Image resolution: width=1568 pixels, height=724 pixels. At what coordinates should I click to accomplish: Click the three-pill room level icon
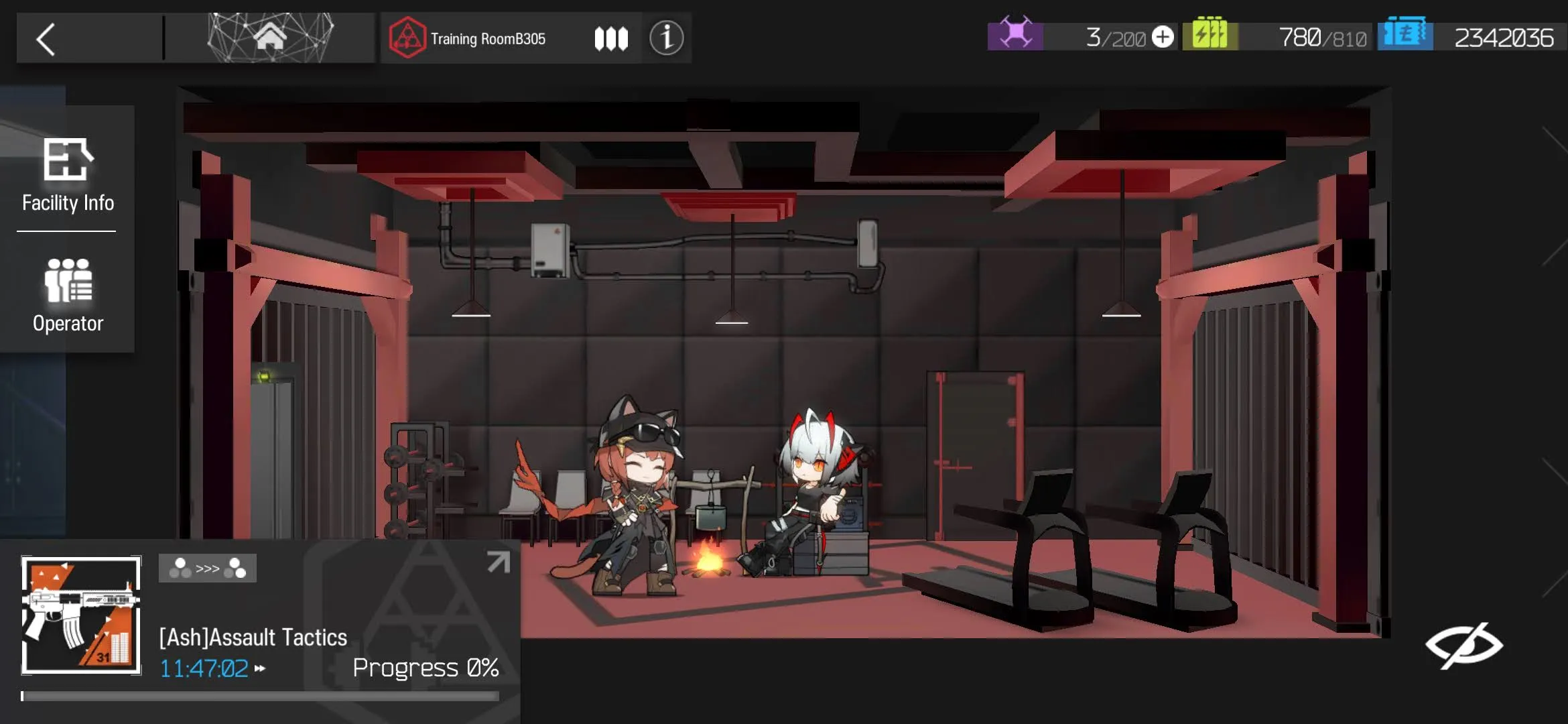(611, 39)
